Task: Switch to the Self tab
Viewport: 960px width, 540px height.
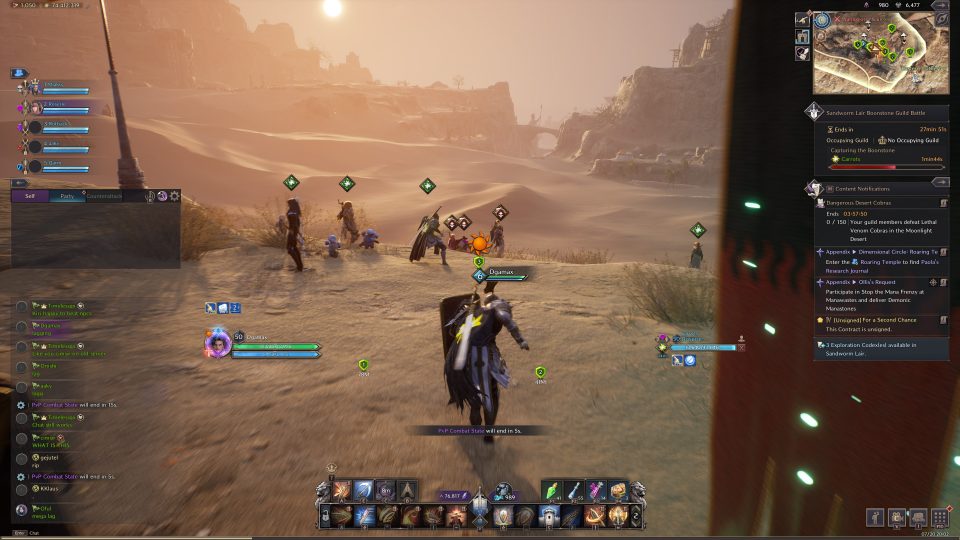Action: 32,197
